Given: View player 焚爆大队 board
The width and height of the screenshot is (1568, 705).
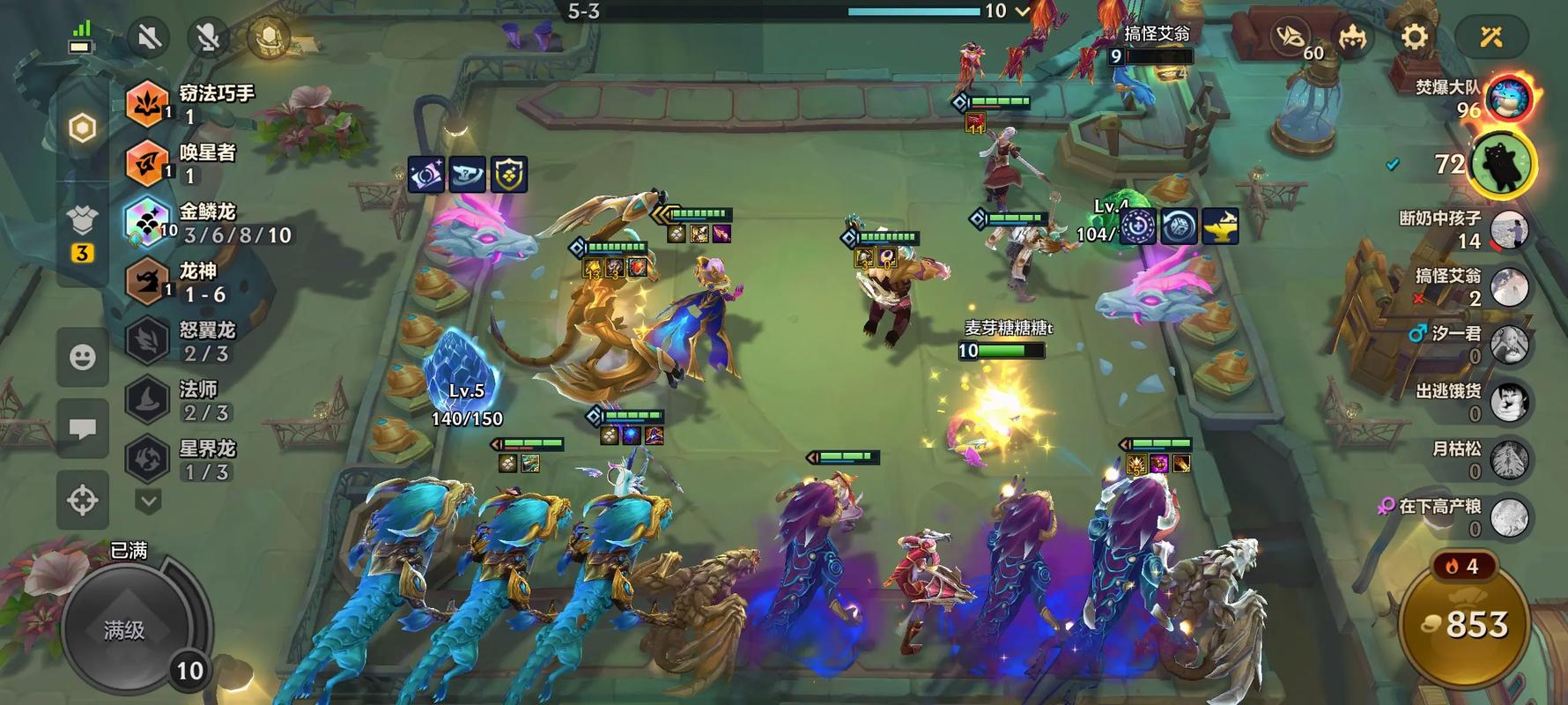Looking at the screenshot, I should [1508, 98].
